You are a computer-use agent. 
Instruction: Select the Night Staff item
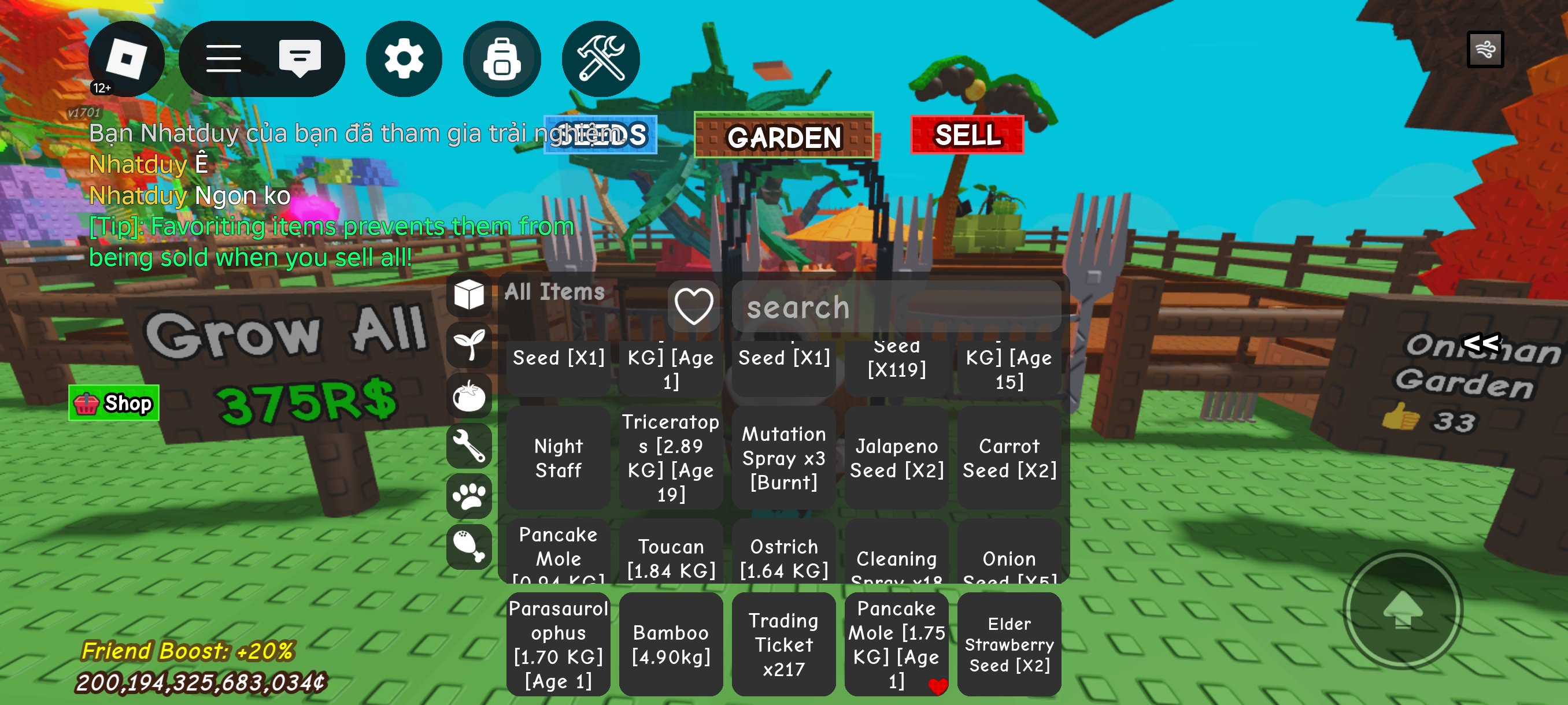558,458
